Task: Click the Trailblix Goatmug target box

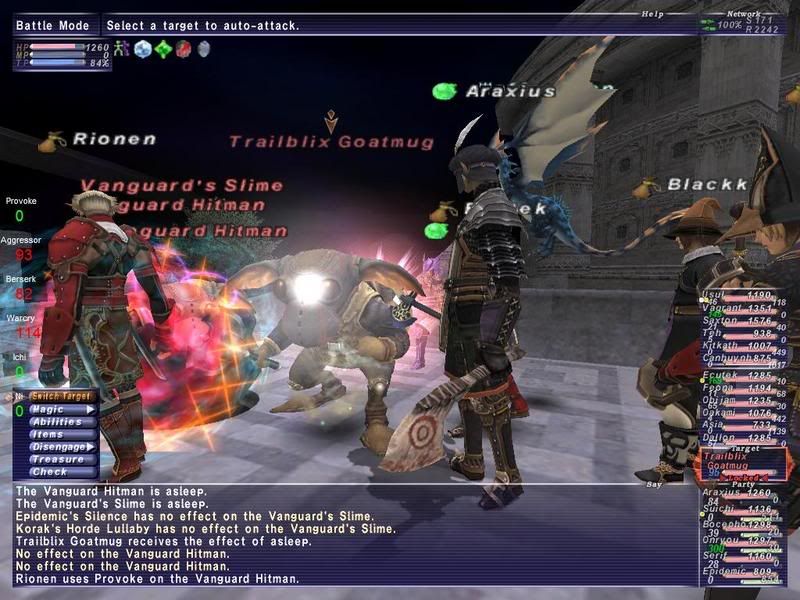Action: click(738, 461)
